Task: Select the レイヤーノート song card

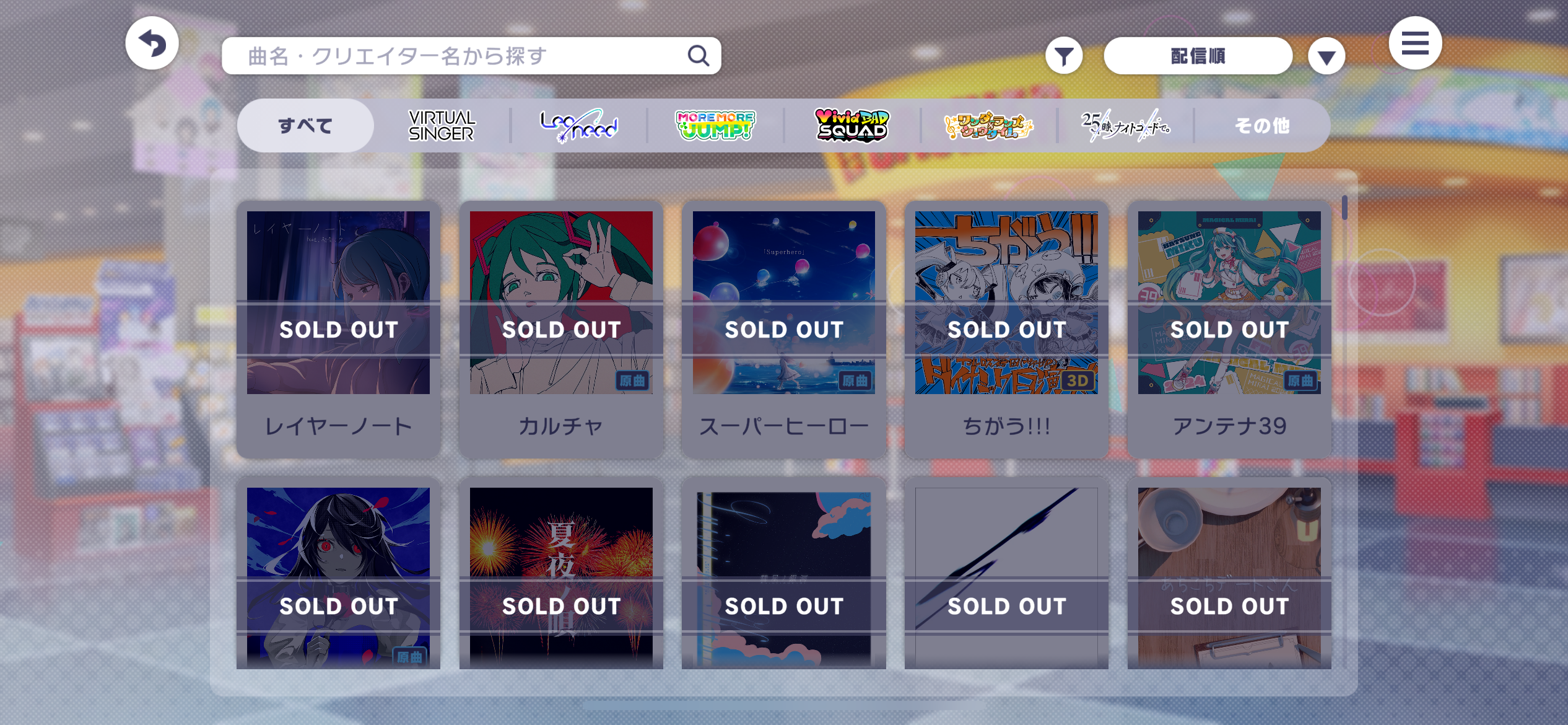Action: tap(338, 328)
